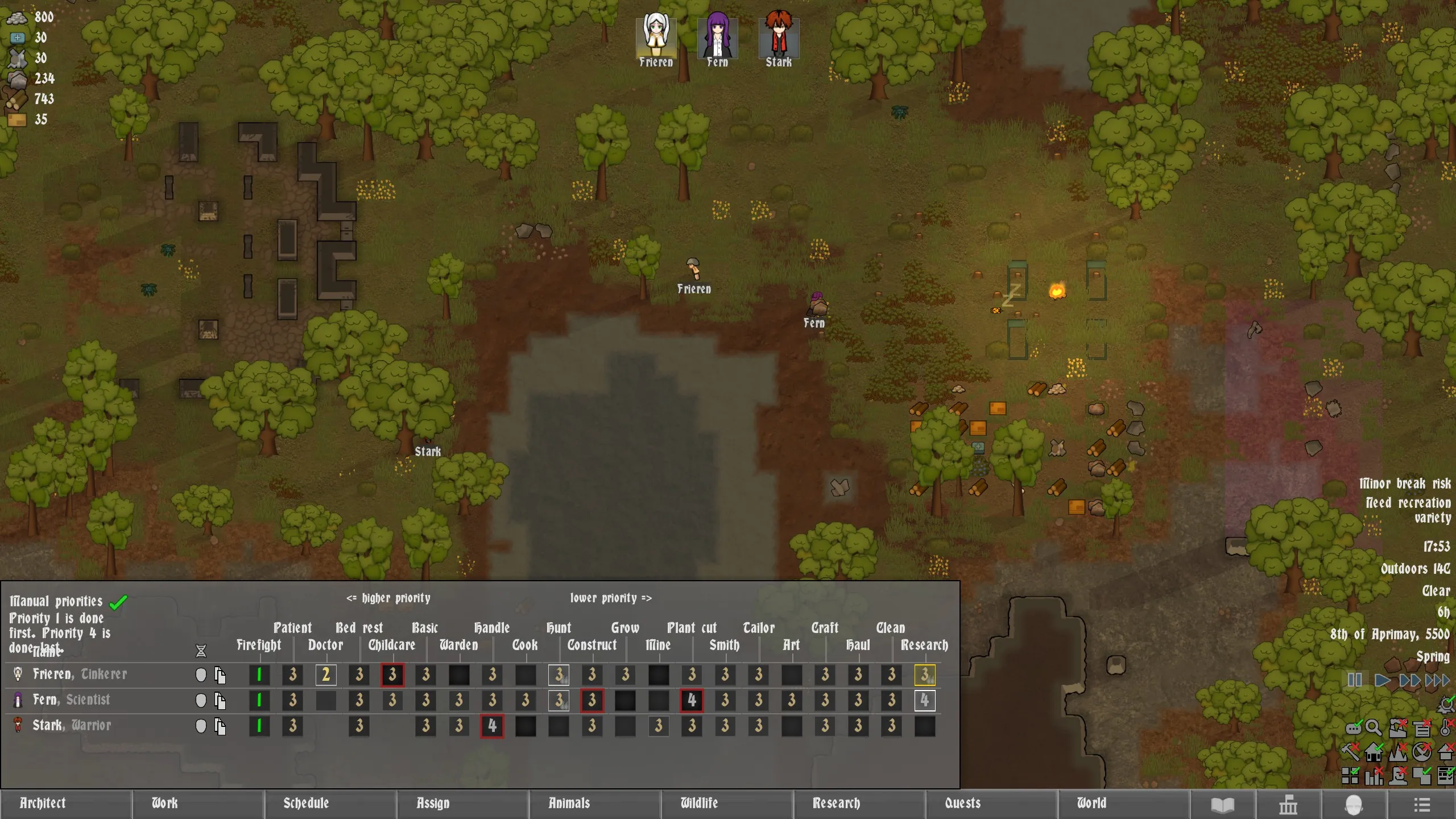The width and height of the screenshot is (1456, 819).
Task: Close the Work priorities tab
Action: [198, 803]
